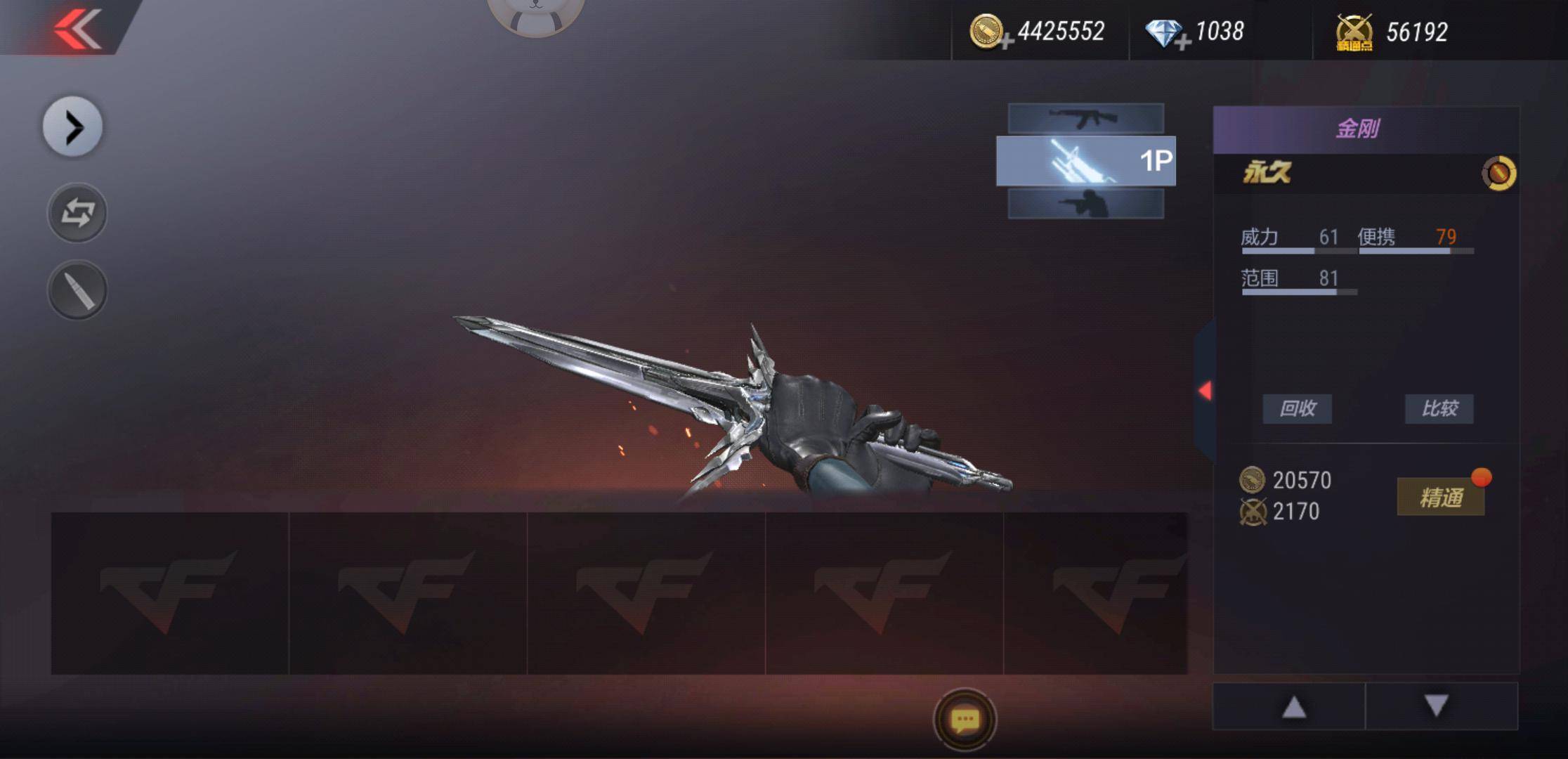Click the down arrow button
The height and width of the screenshot is (759, 1568).
click(1437, 706)
